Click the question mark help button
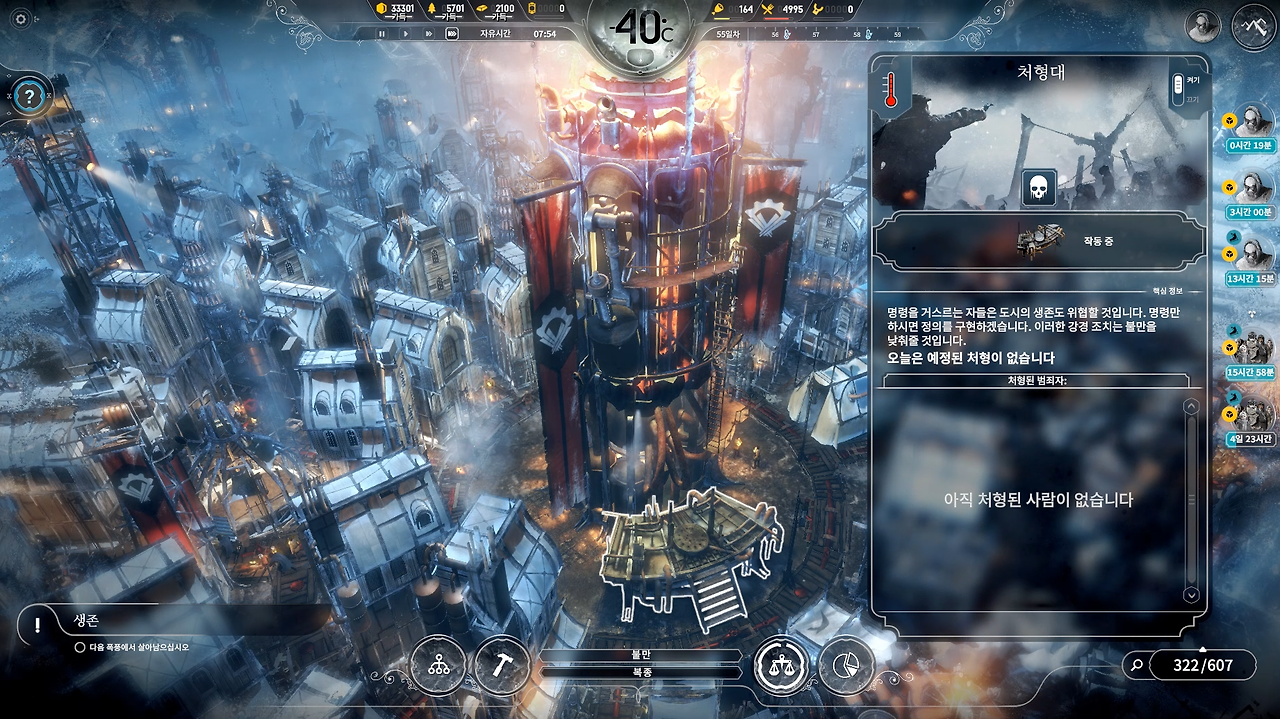The image size is (1280, 719). coord(31,97)
